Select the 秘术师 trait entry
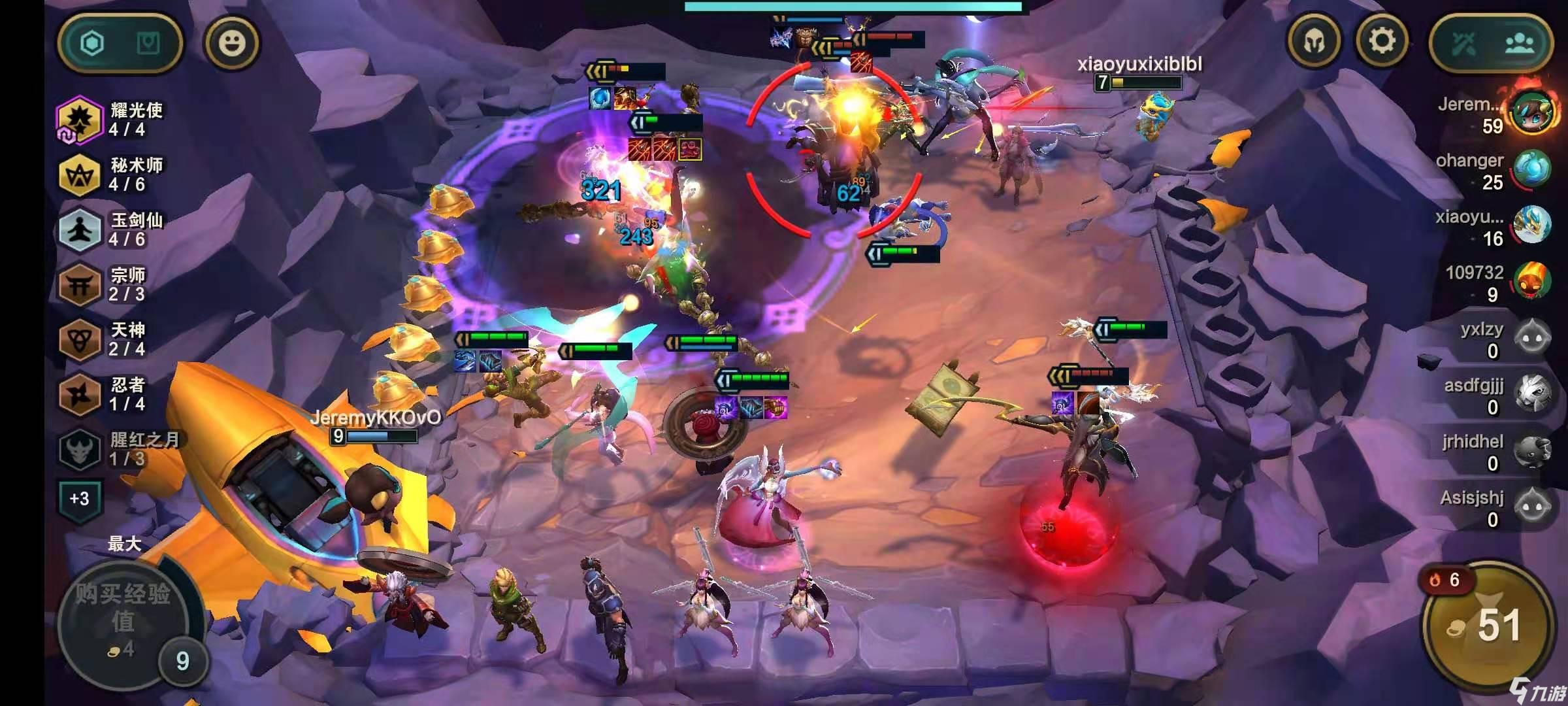1568x706 pixels. point(111,175)
